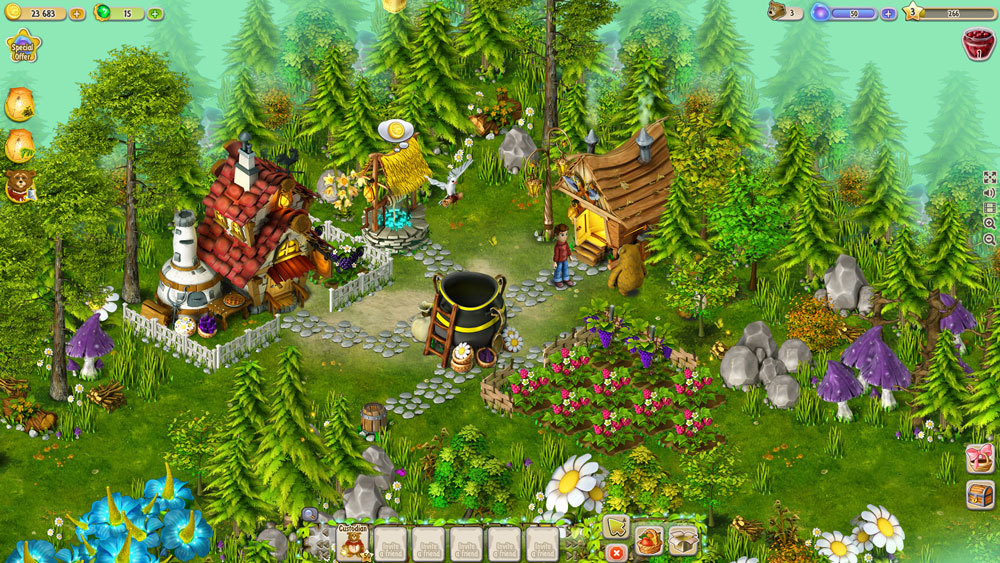Open the pink gift box
Screen dimensions: 1000x563
980,459
